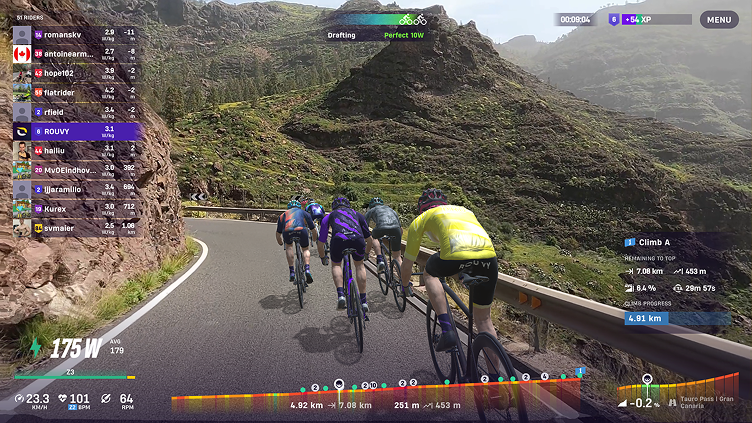Pick rider ljjaramillo from the list
The image size is (752, 423).
coord(75,188)
